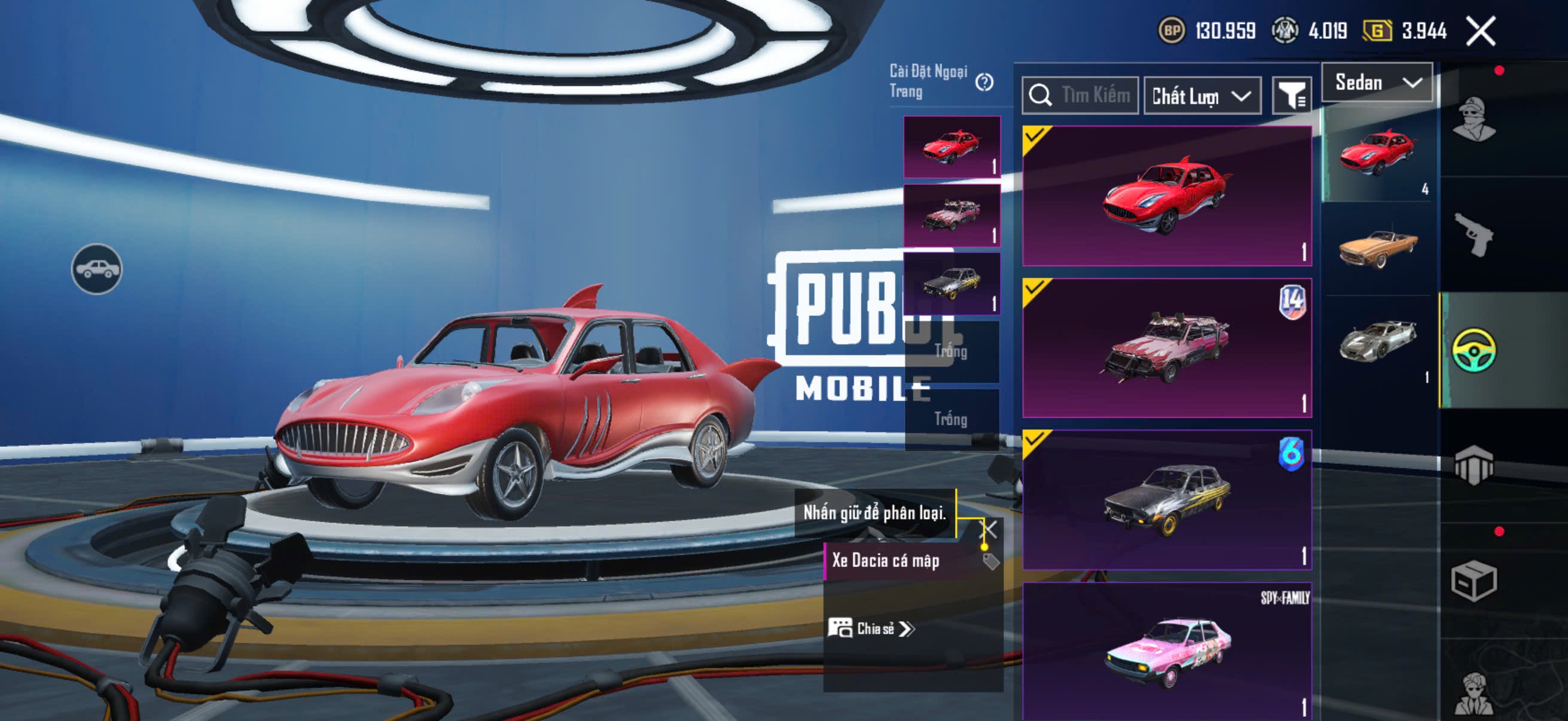
Task: Select the silver and yellow Dacia skin card
Action: (1166, 500)
